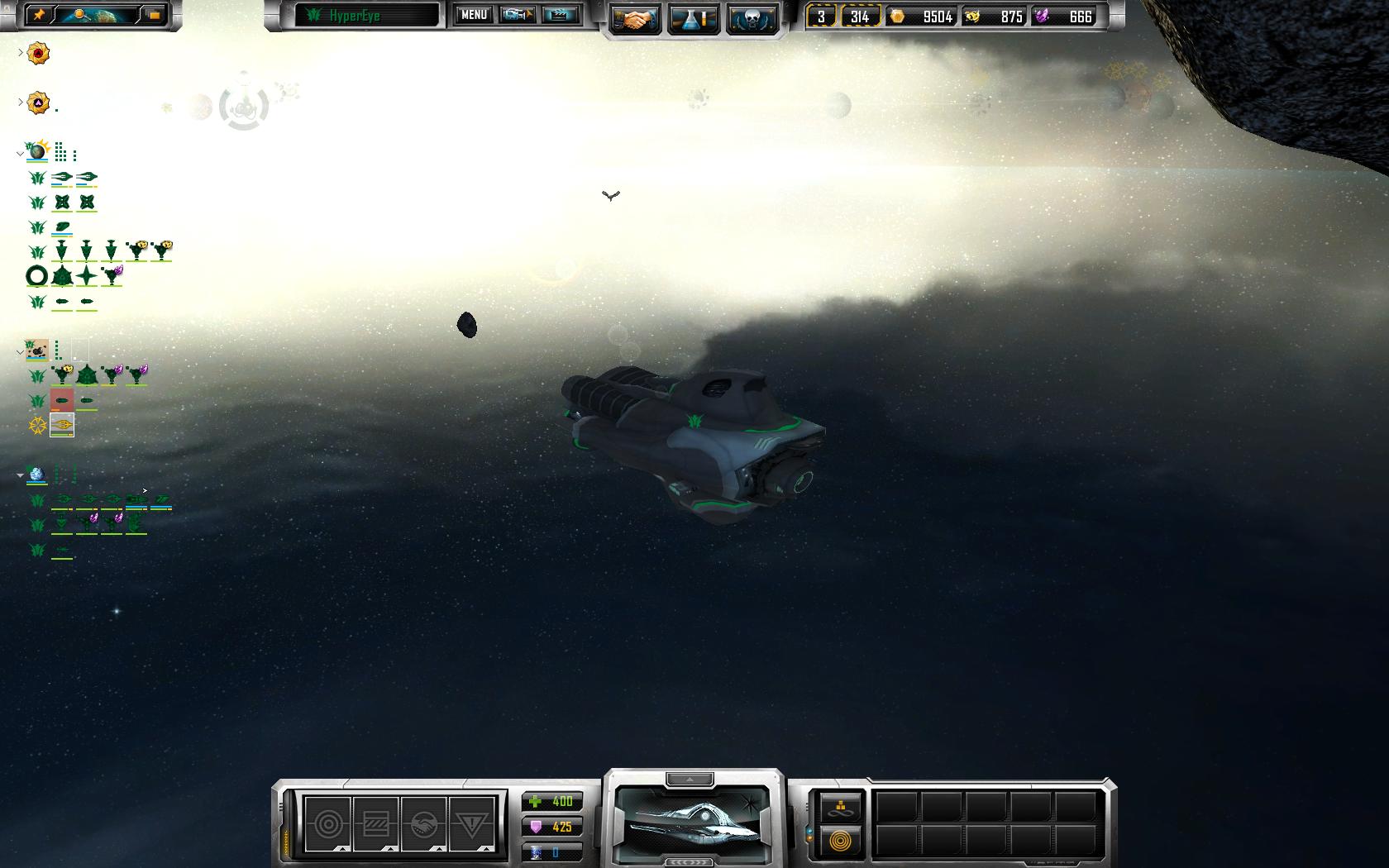The height and width of the screenshot is (868, 1389).
Task: Open the bullseye attack command button
Action: (327, 823)
